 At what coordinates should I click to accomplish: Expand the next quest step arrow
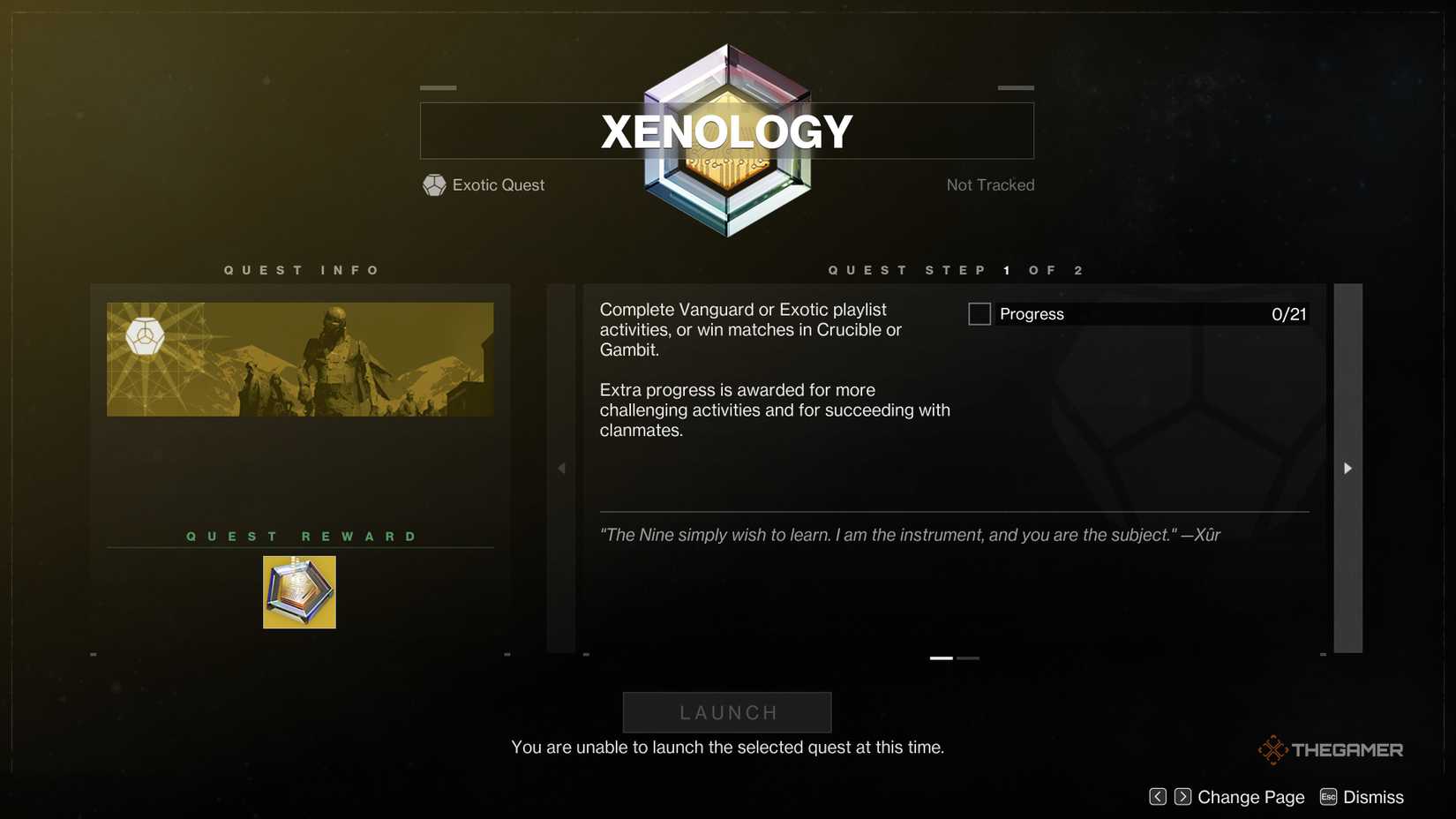pos(1347,468)
